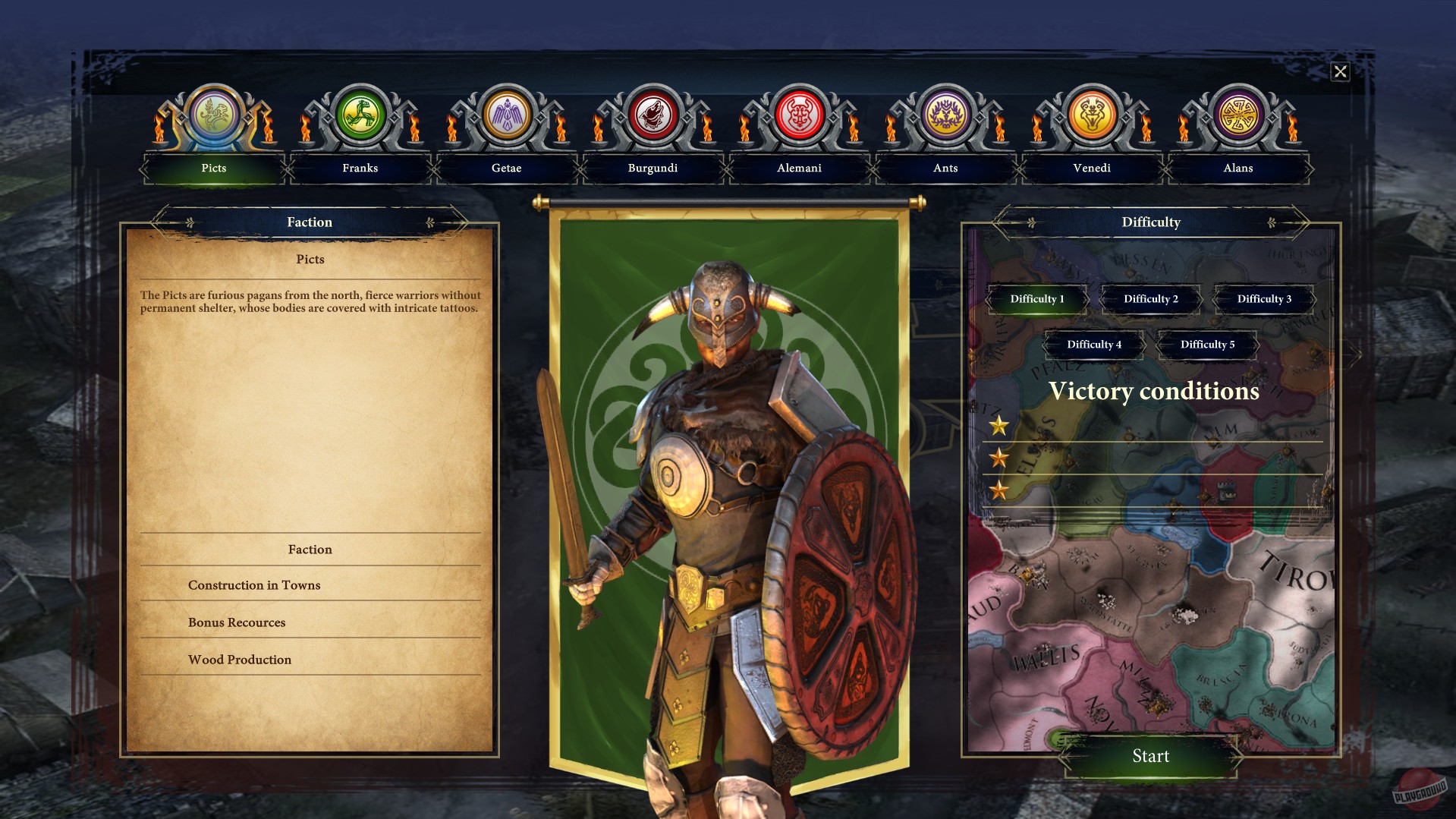Open the Alans faction tab
The image size is (1456, 819).
click(x=1239, y=169)
